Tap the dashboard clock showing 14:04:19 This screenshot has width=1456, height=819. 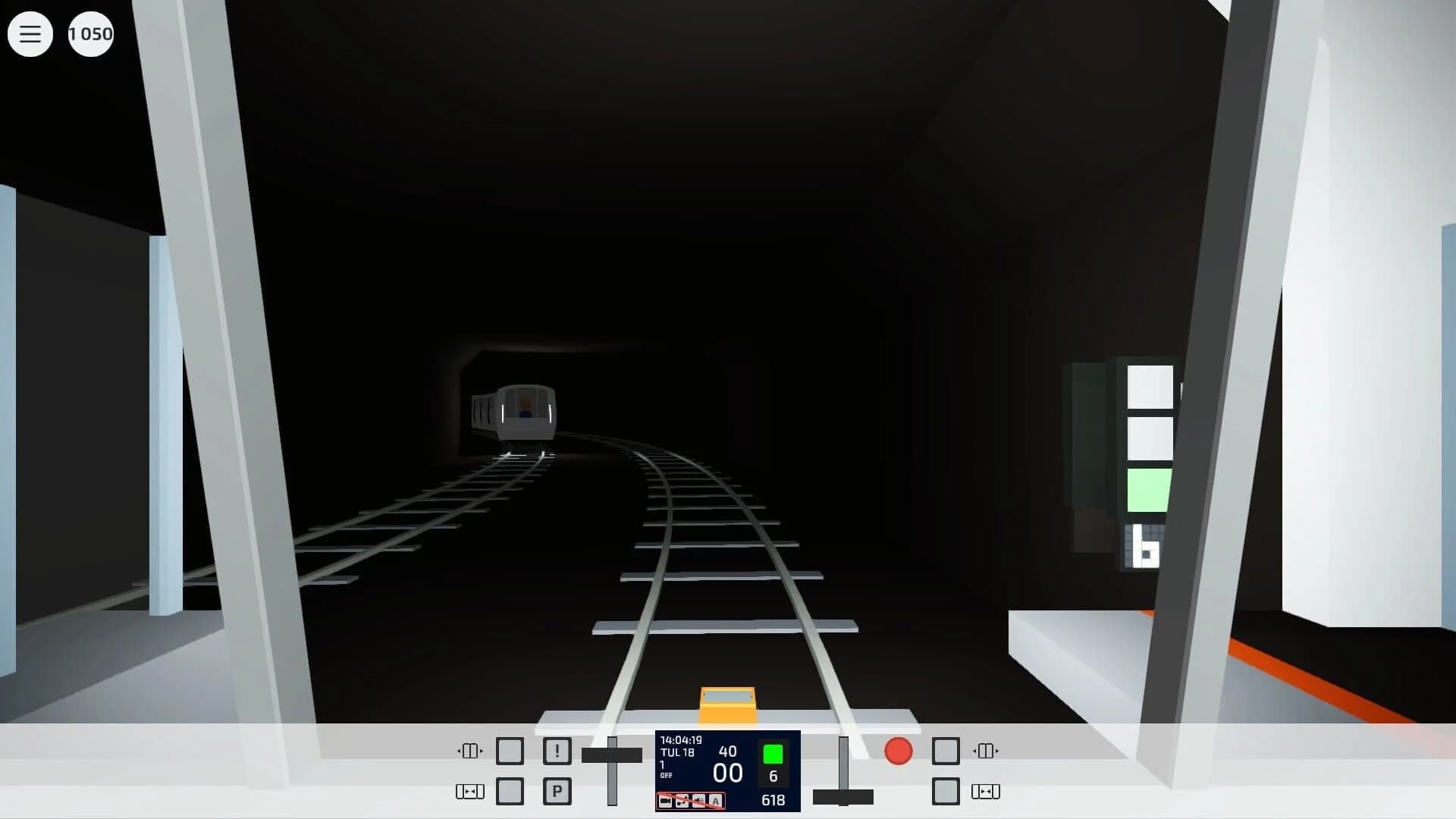tap(681, 739)
